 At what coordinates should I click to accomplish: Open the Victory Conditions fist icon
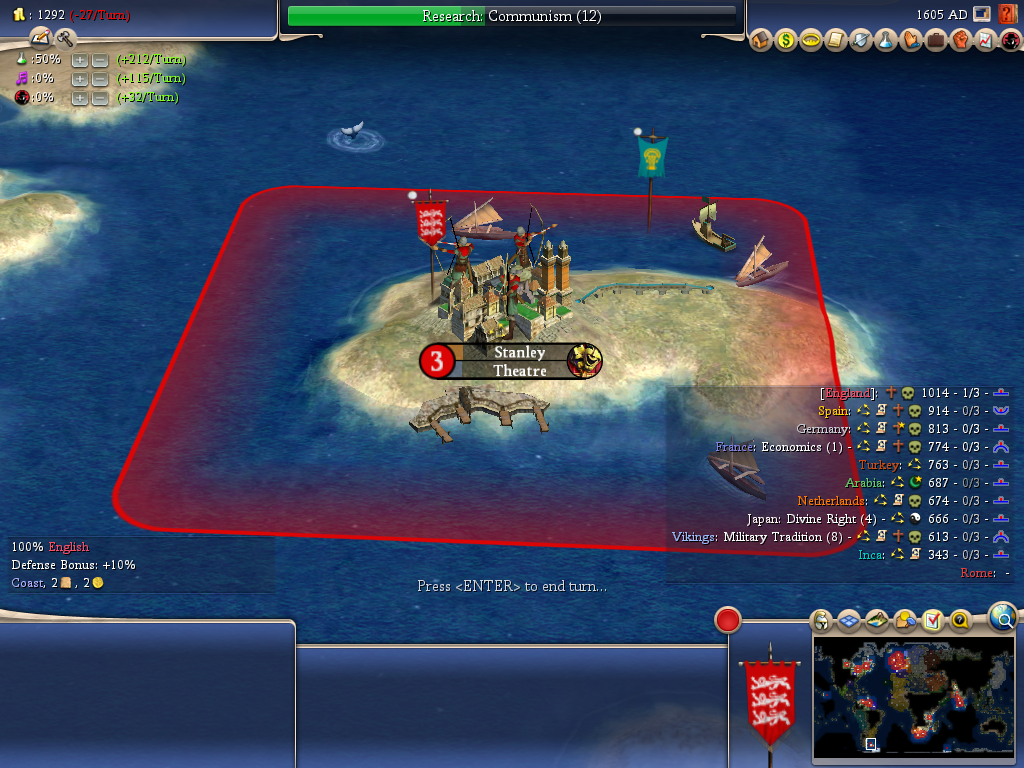[x=960, y=41]
